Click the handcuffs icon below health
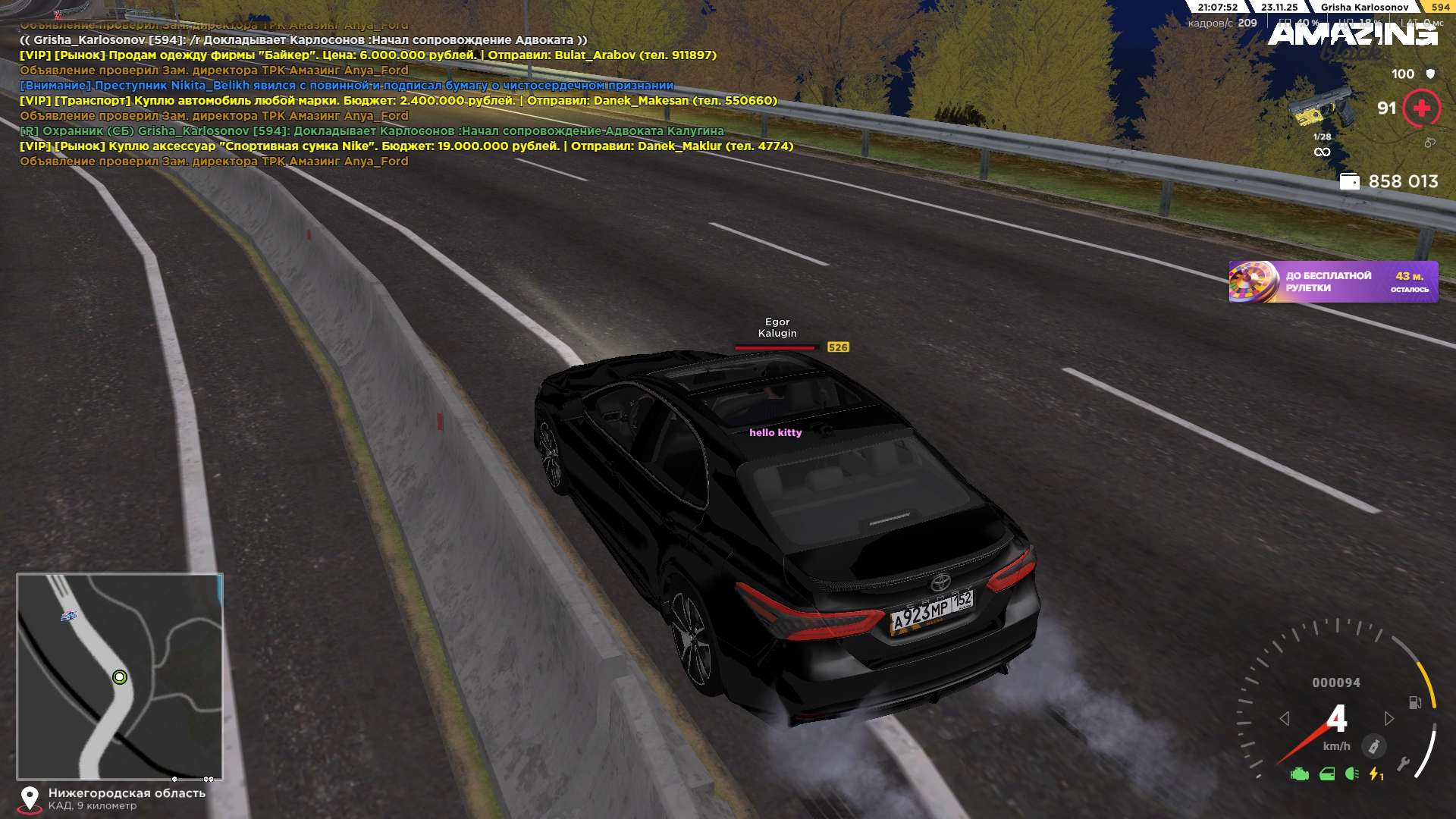 [1429, 143]
